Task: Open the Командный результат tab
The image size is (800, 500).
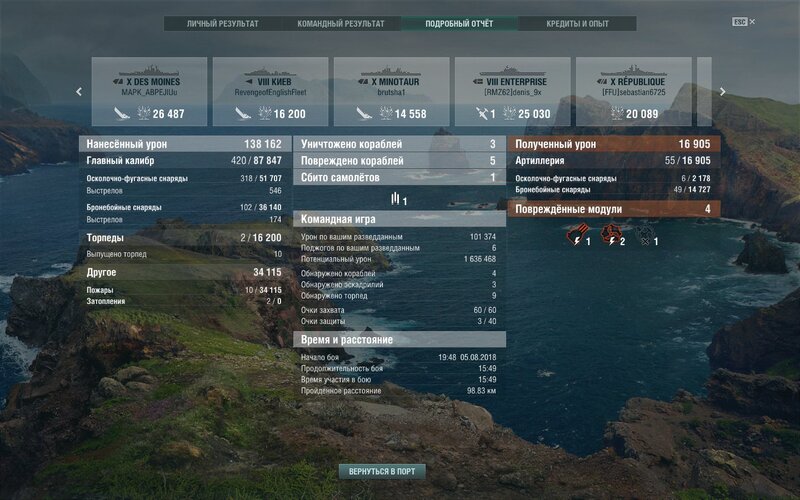Action: 341,22
